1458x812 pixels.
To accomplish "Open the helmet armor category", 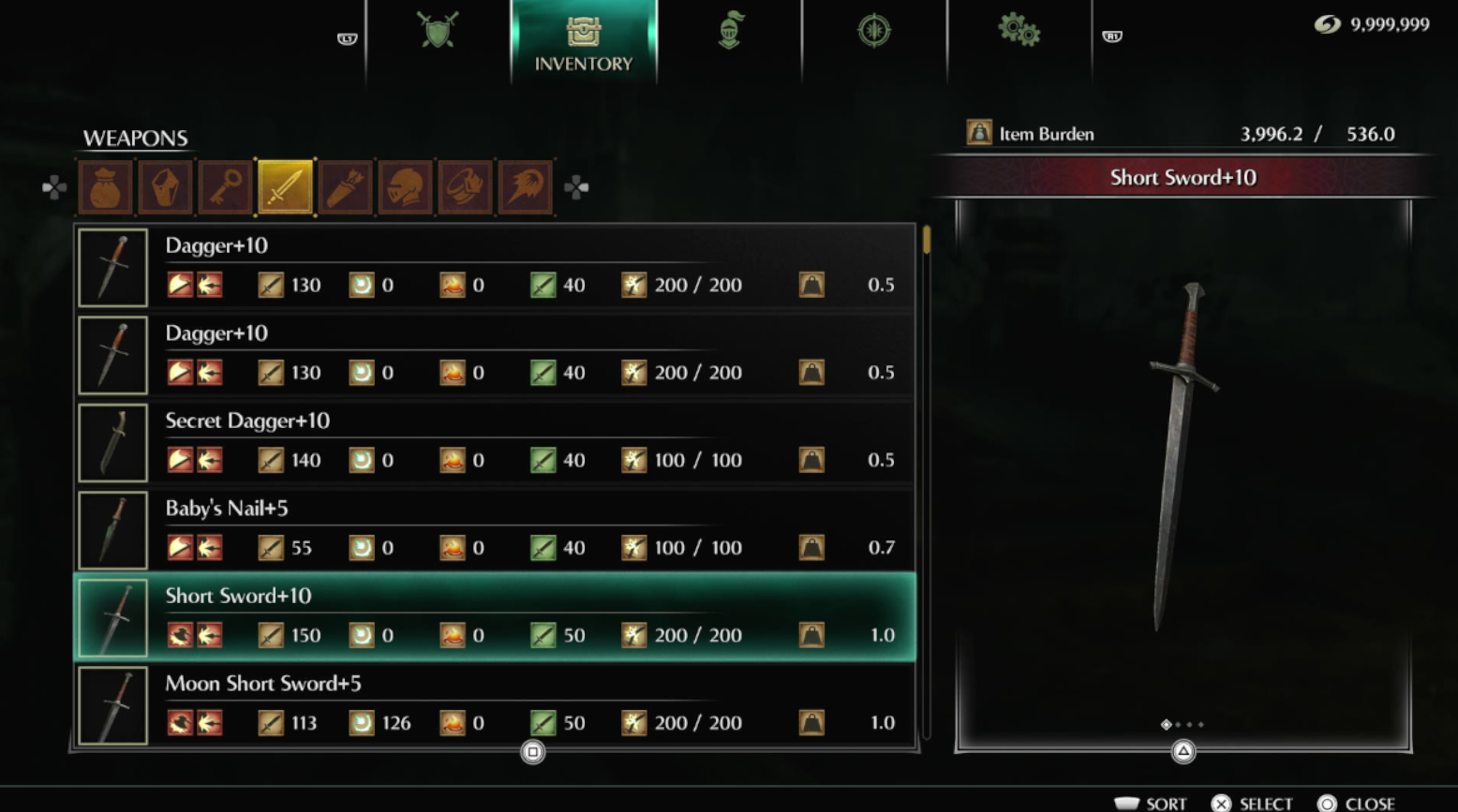I will [x=405, y=187].
